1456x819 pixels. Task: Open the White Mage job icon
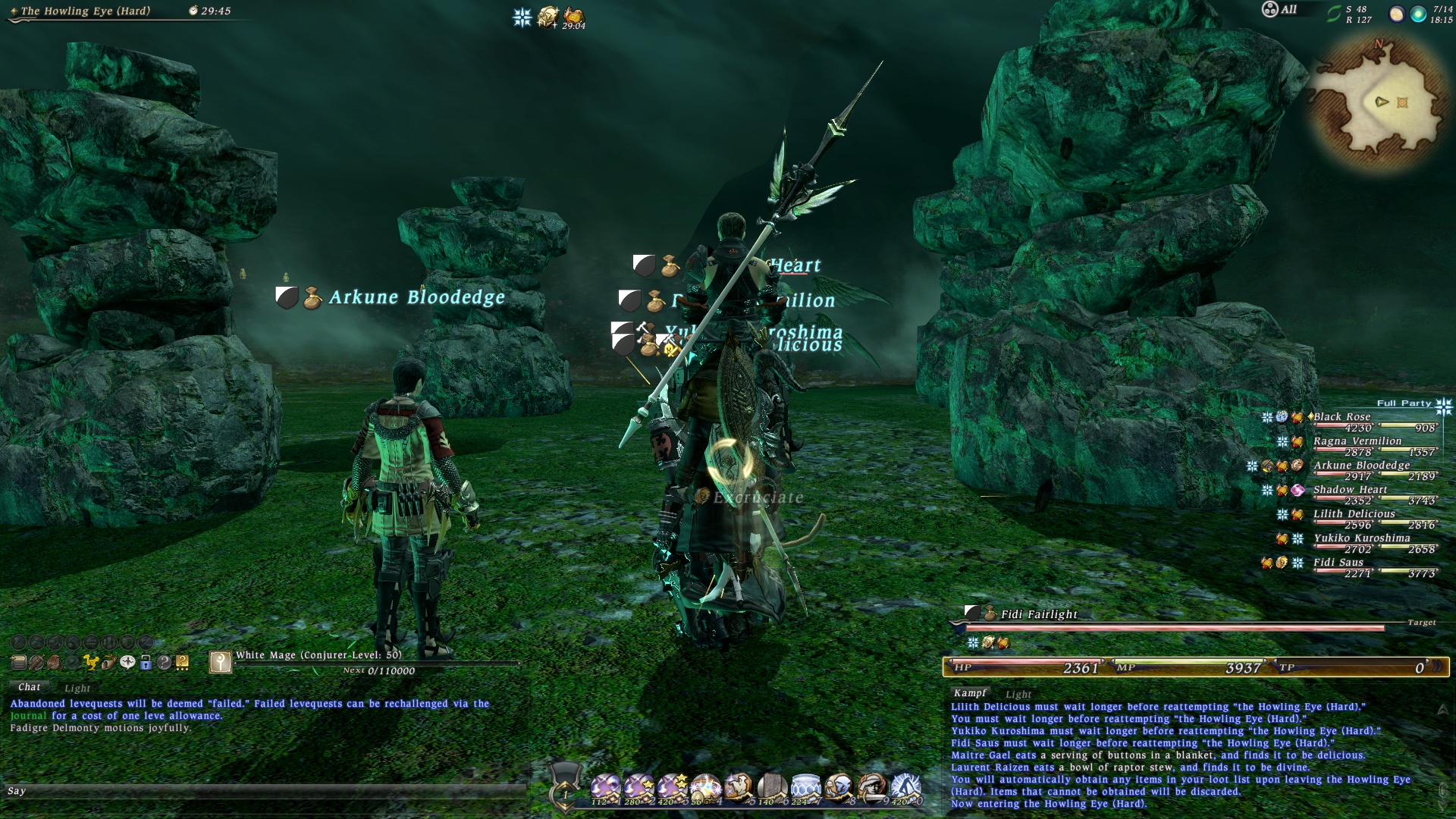pos(220,662)
